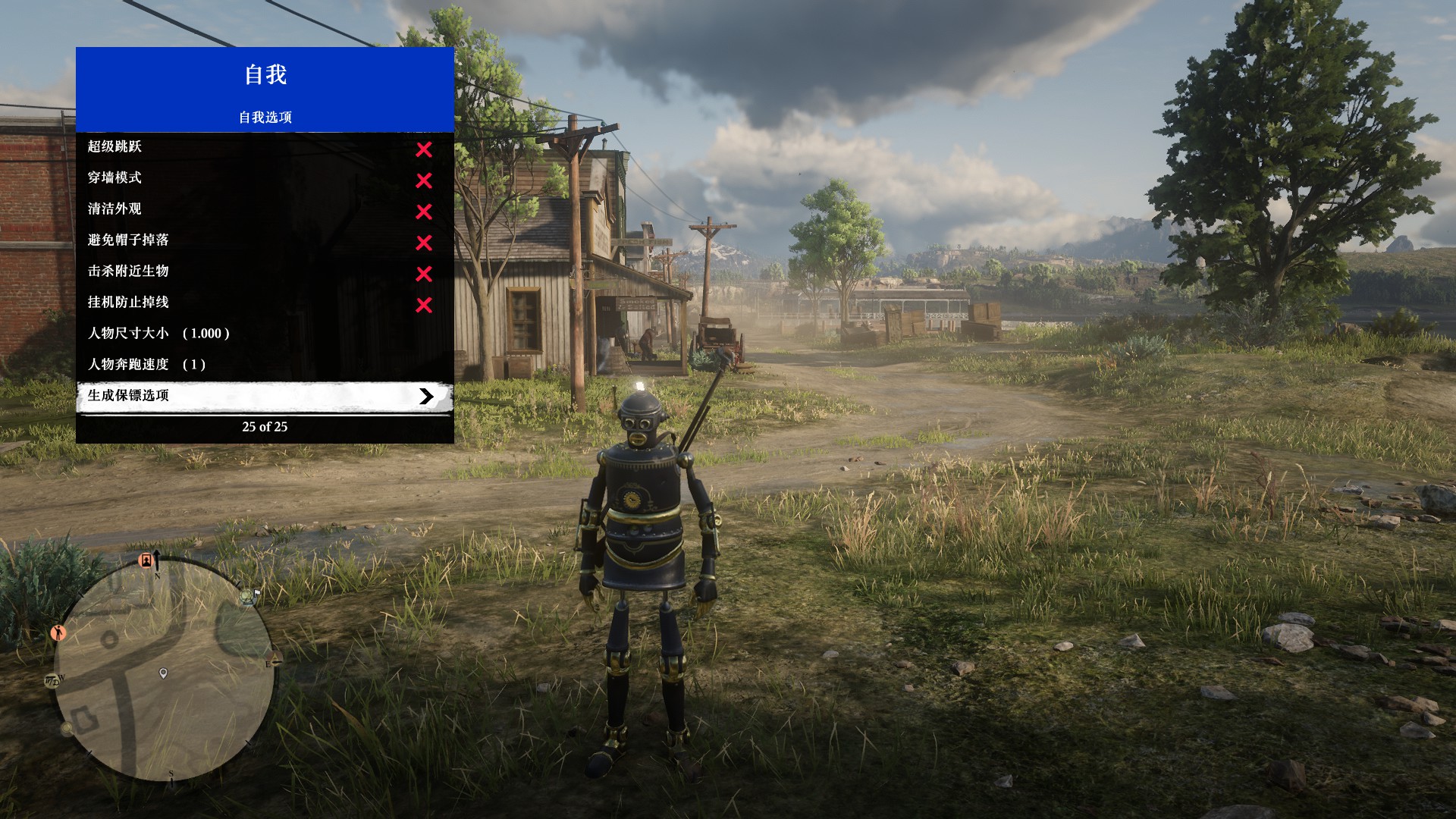Enable 挂机防止掉线 anti-idle option
This screenshot has height=819, width=1456.
pyautogui.click(x=265, y=303)
